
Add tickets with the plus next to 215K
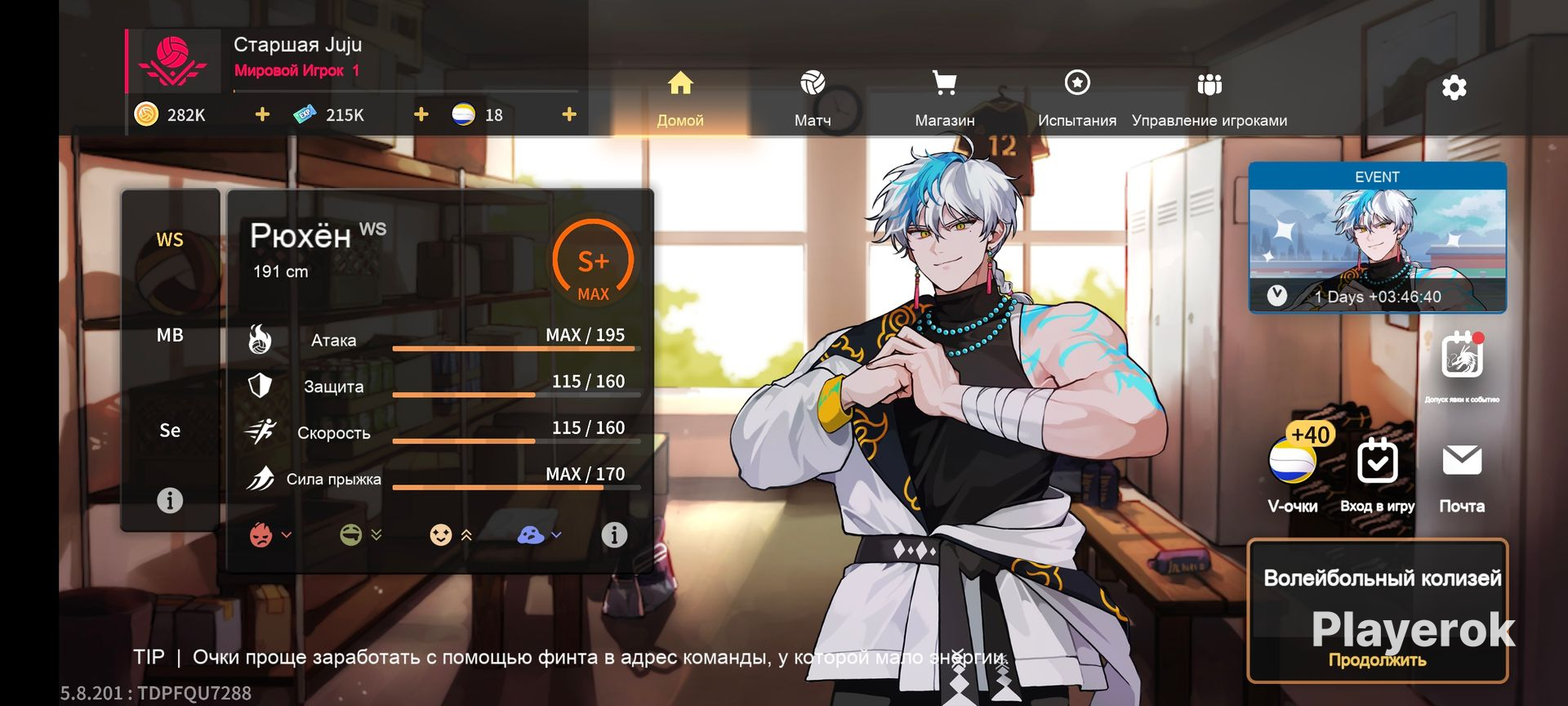(x=421, y=114)
